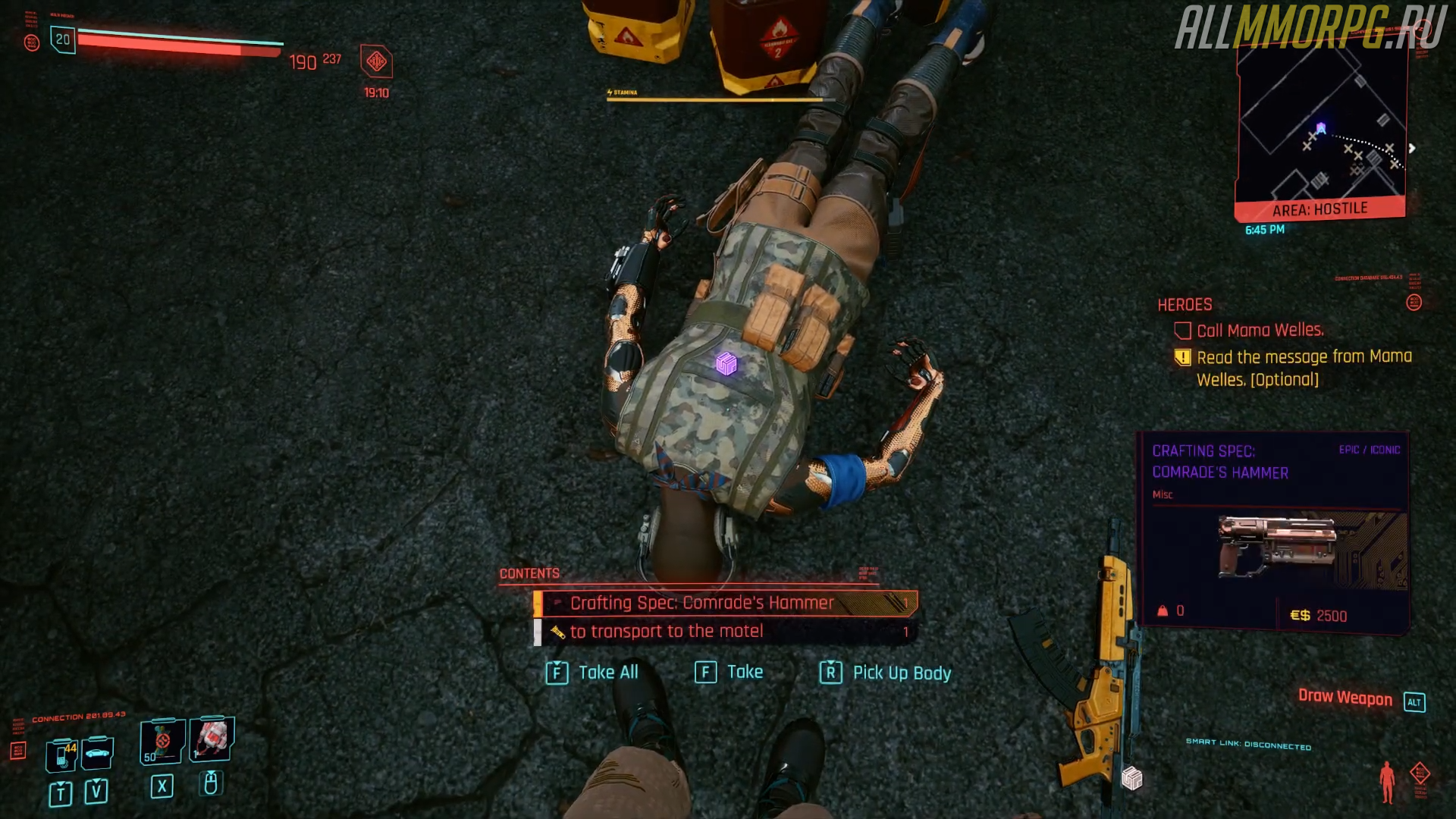Click the cooldown status icon near health
This screenshot has height=819, width=1456.
coord(376,62)
